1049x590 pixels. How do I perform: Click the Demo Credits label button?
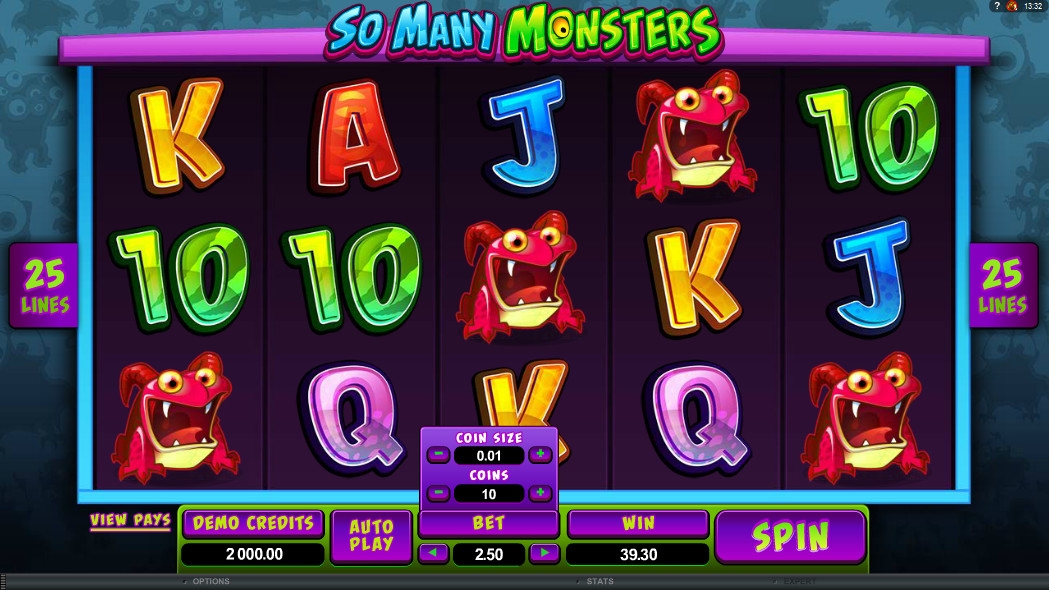point(253,523)
